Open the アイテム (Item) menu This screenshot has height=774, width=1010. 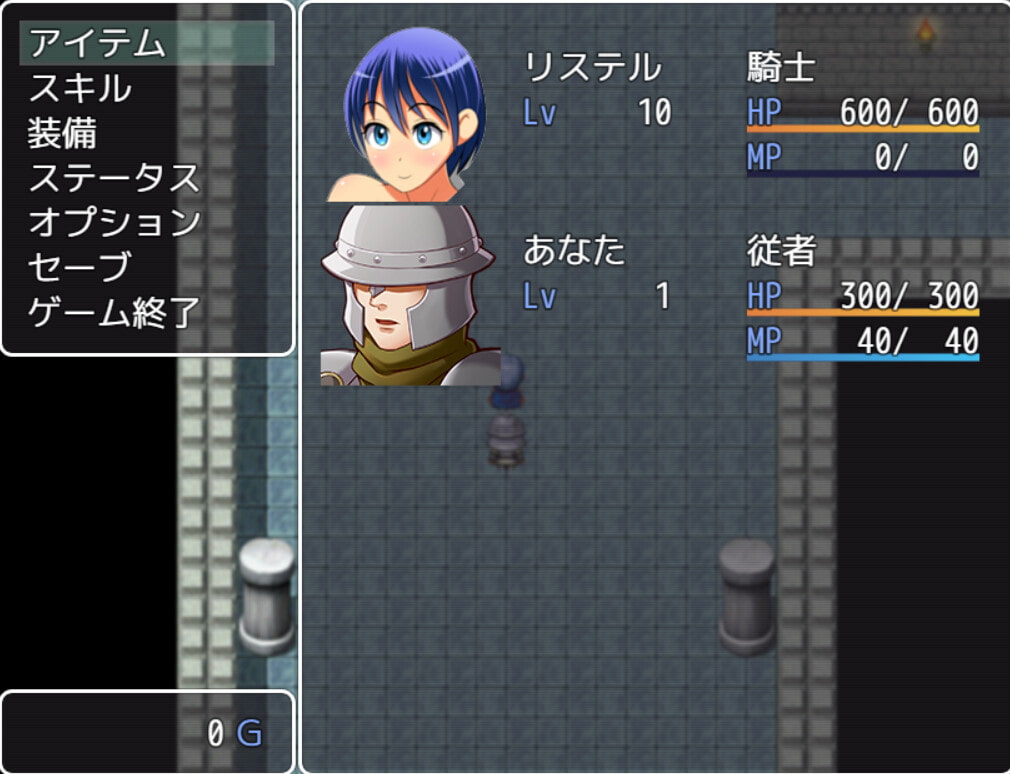click(97, 43)
